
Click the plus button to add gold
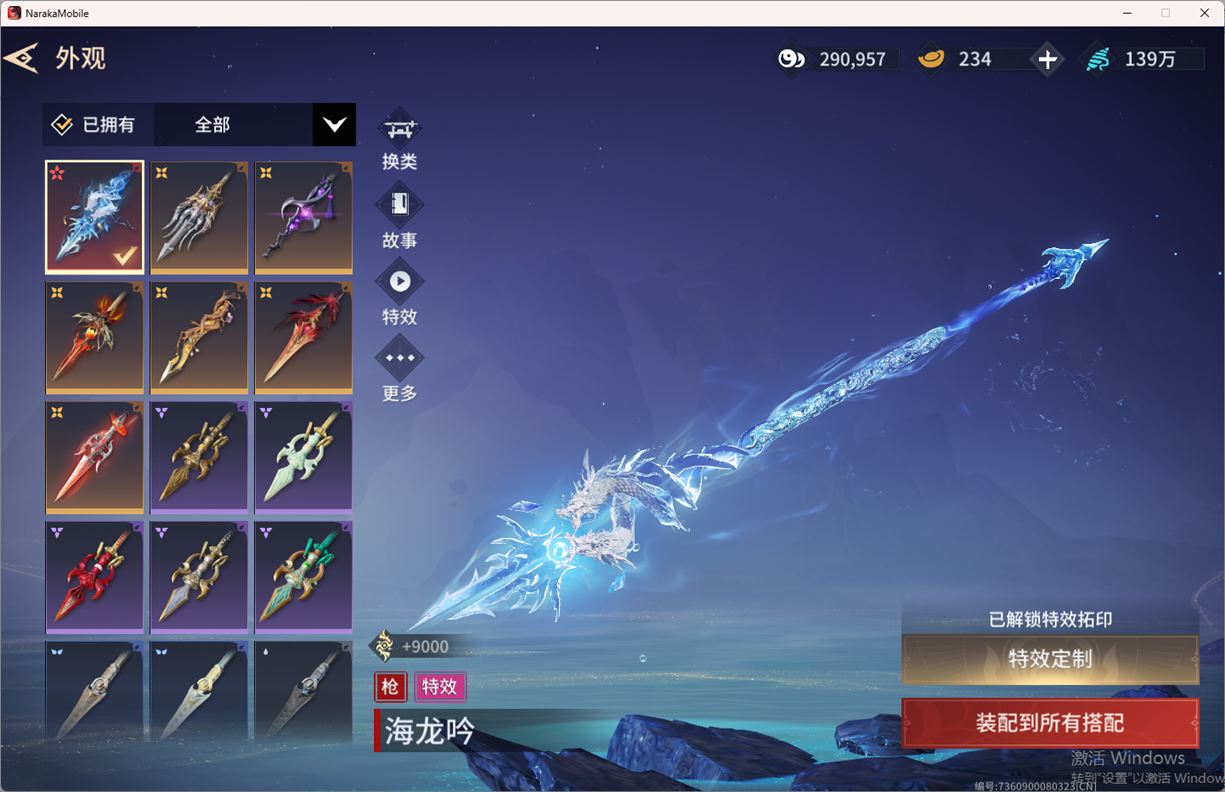coord(1047,60)
